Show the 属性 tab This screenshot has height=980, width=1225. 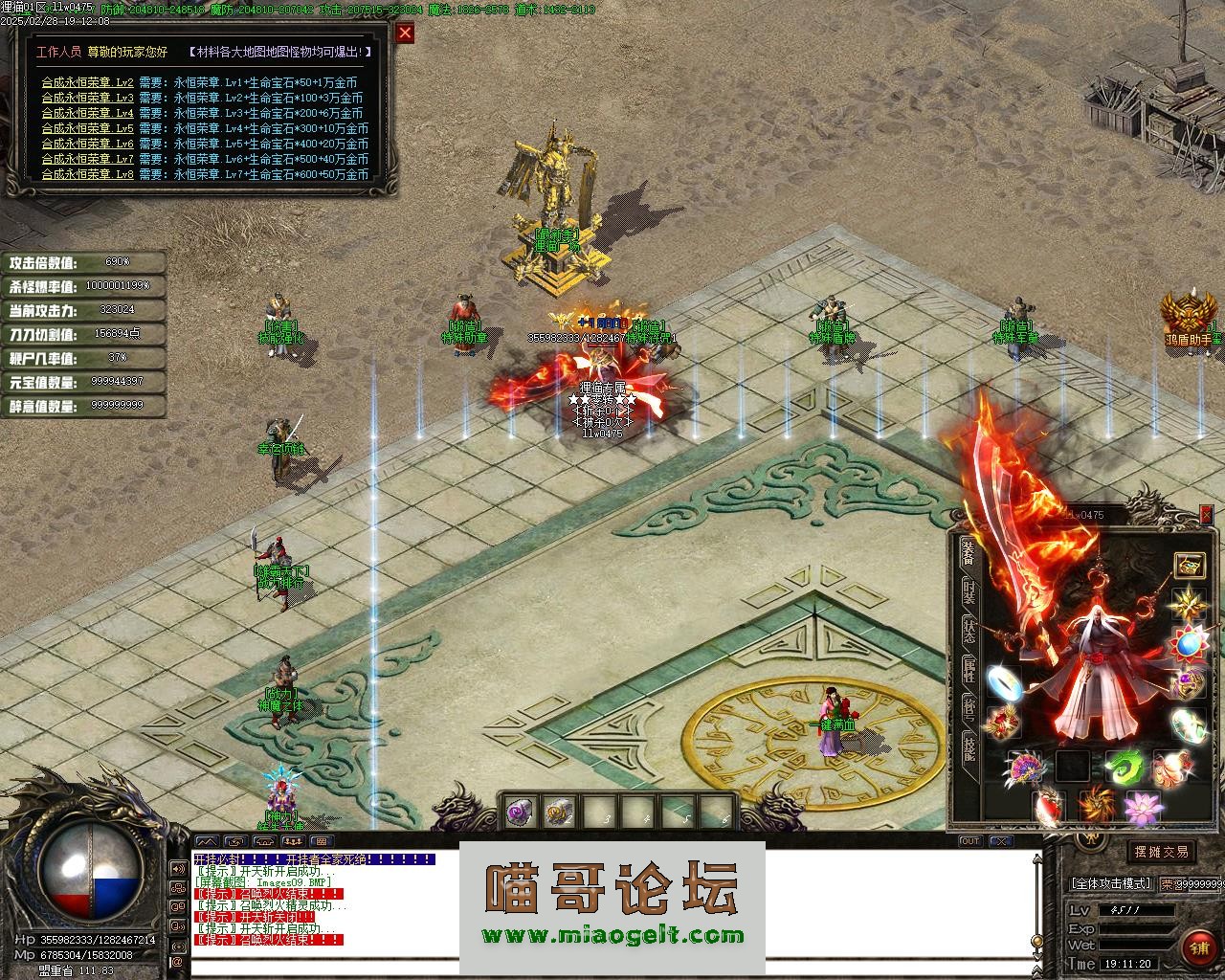point(969,669)
